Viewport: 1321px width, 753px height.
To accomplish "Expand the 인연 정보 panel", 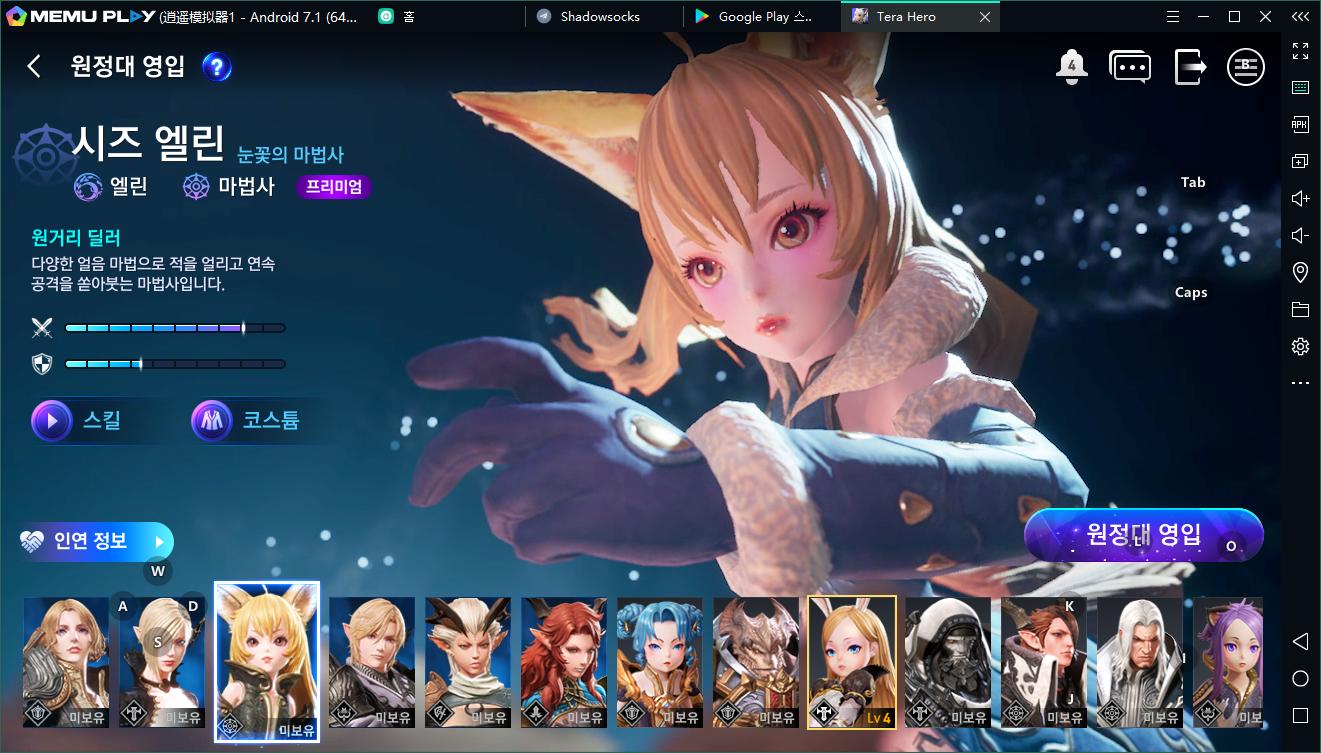I will point(96,542).
